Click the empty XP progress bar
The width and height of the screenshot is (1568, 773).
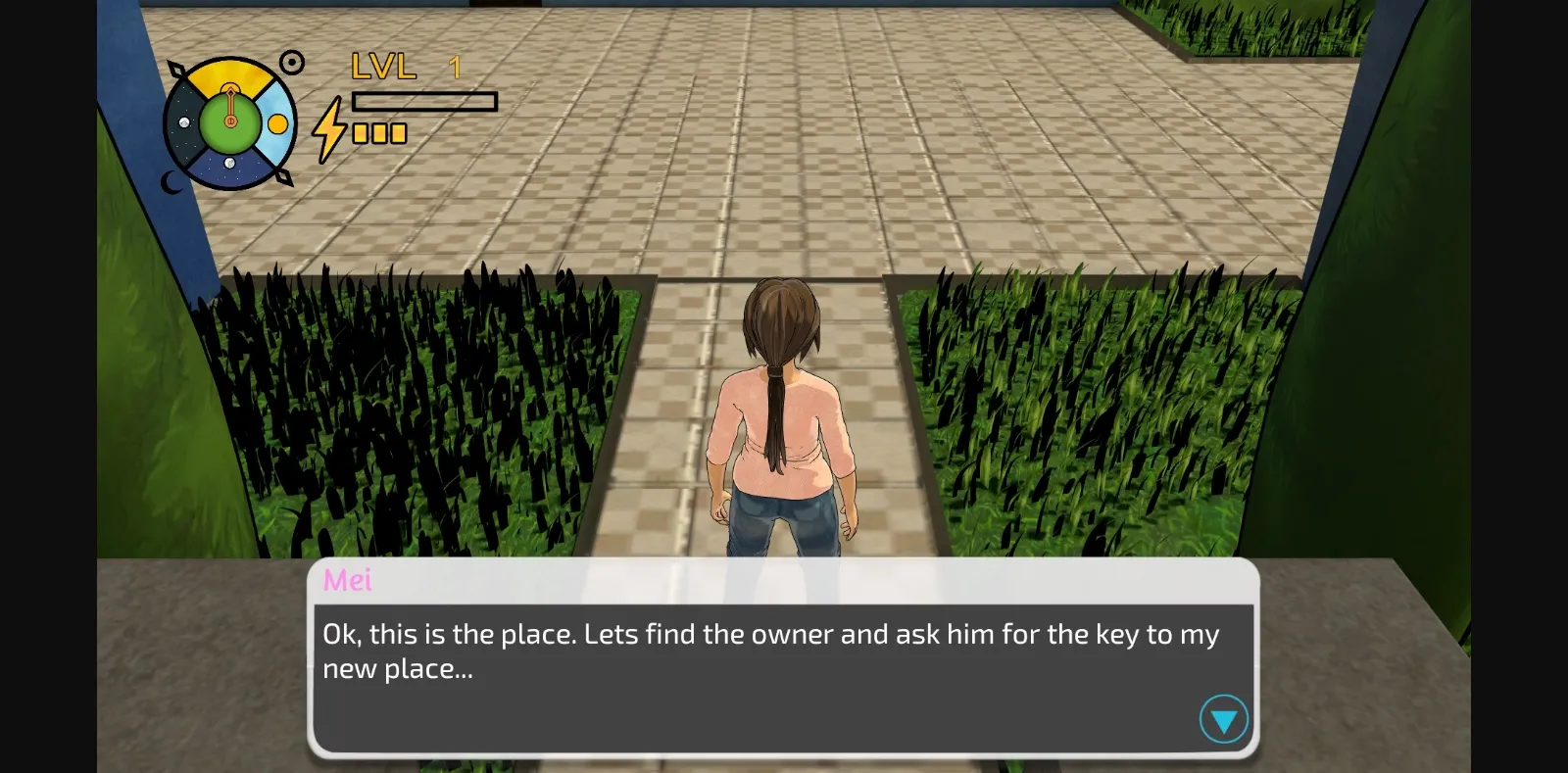[x=423, y=102]
